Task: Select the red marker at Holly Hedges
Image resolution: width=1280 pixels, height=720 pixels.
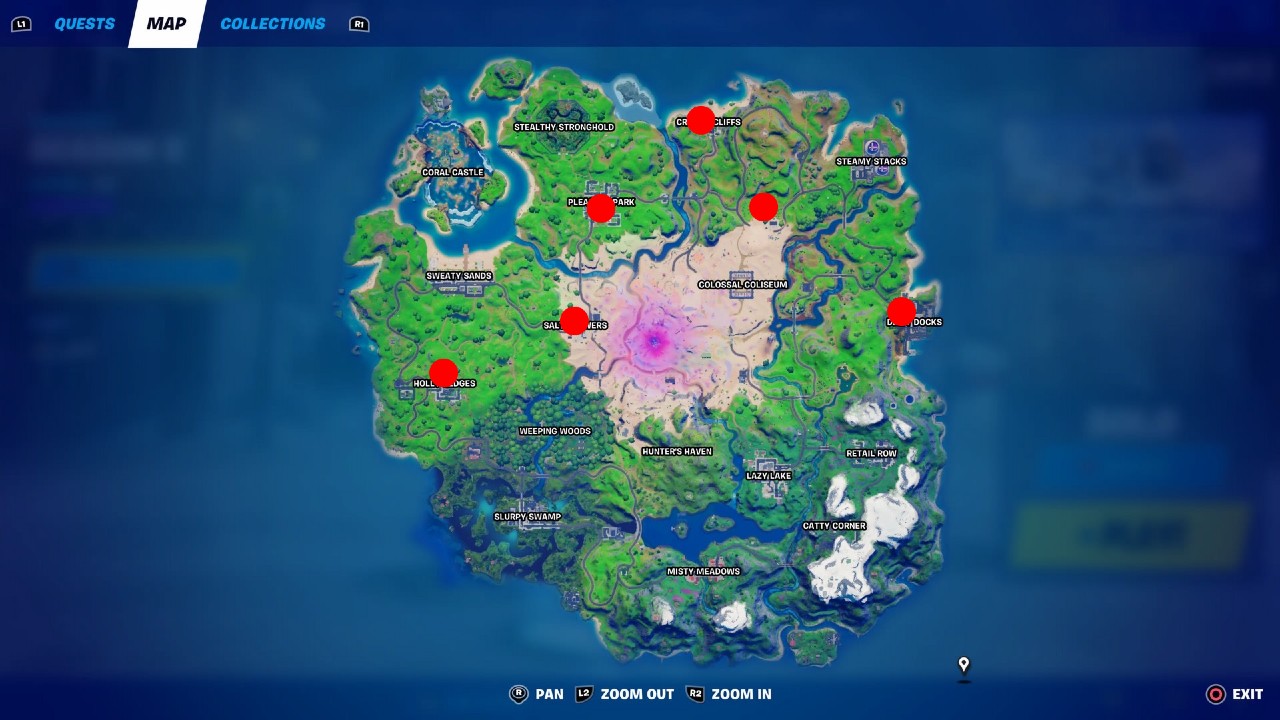Action: tap(443, 372)
